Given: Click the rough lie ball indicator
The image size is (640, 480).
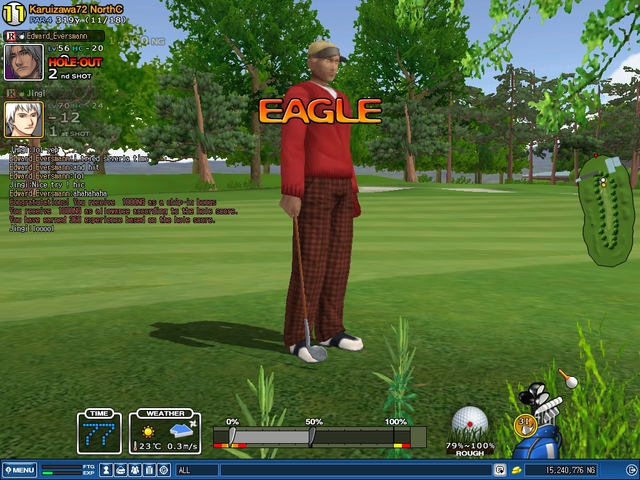Looking at the screenshot, I should tap(469, 424).
